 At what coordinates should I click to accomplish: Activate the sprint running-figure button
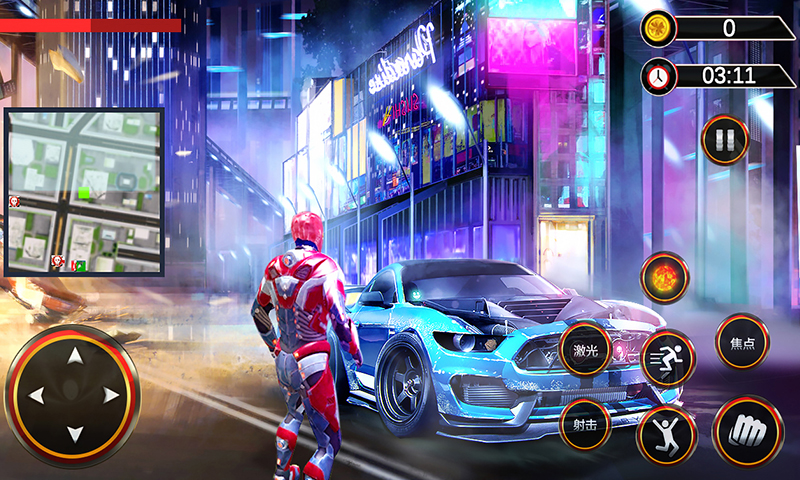coord(667,357)
